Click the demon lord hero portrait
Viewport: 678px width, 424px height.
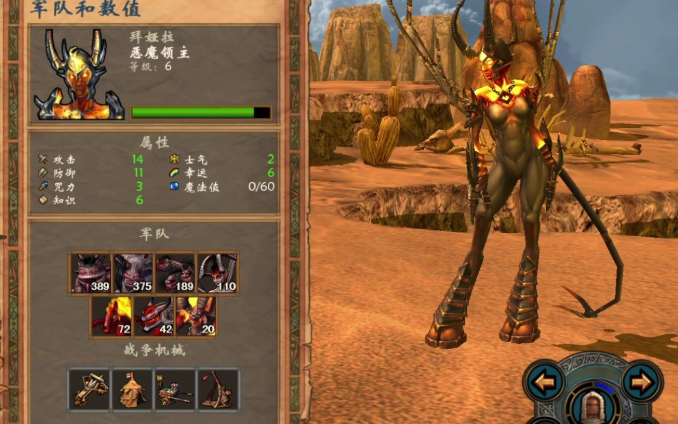click(x=78, y=74)
